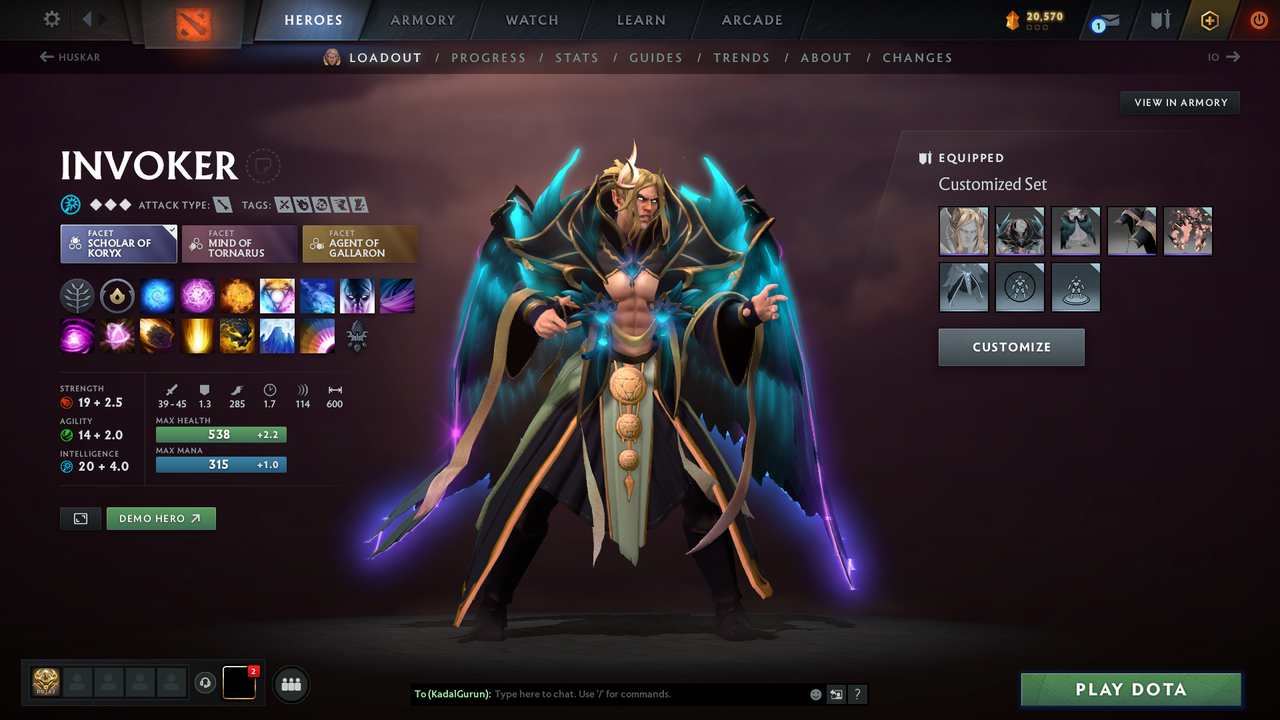Select the Wex ability icon

coord(197,295)
